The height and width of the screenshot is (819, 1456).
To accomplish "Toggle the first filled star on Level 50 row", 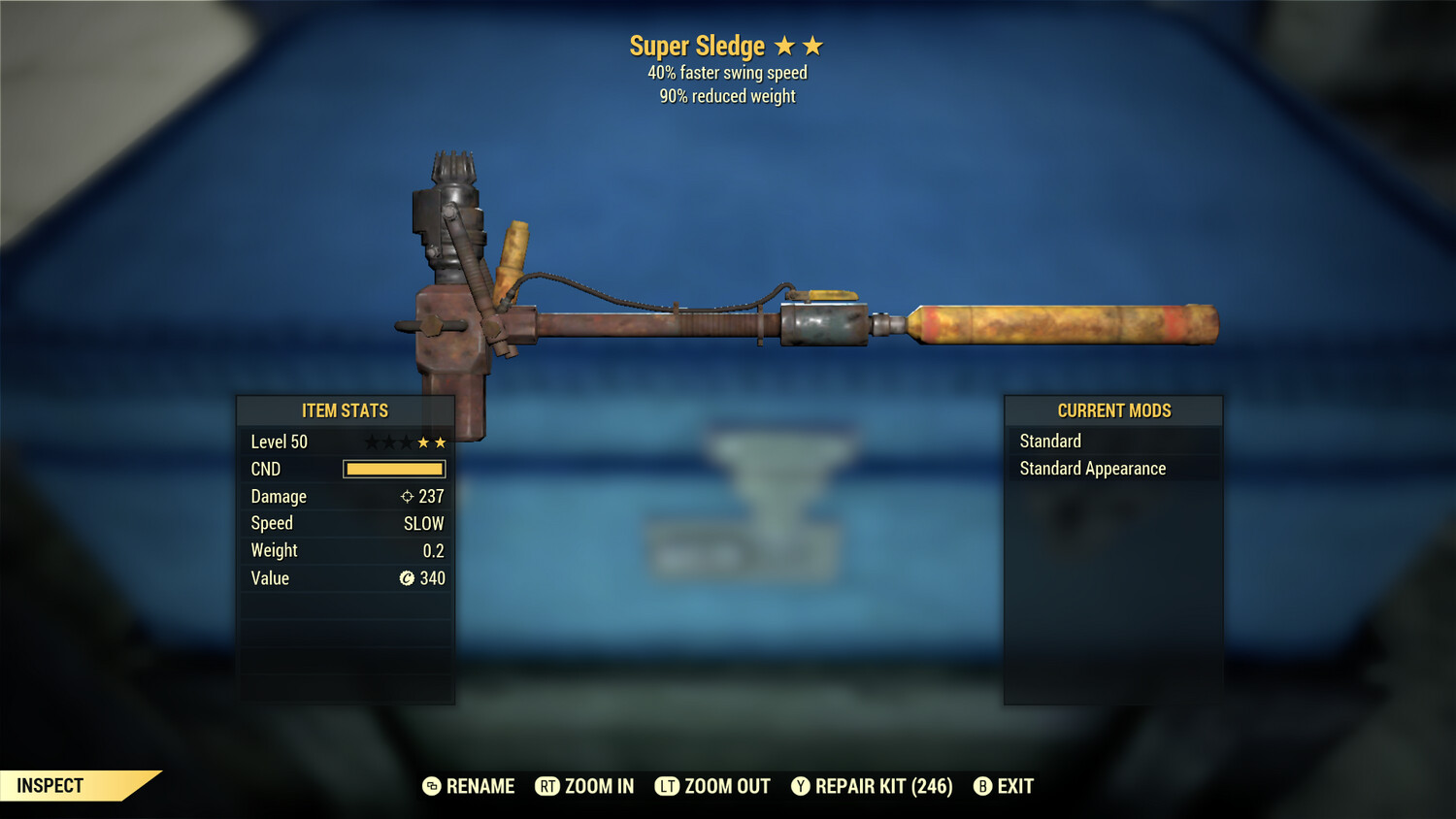I will tap(421, 441).
